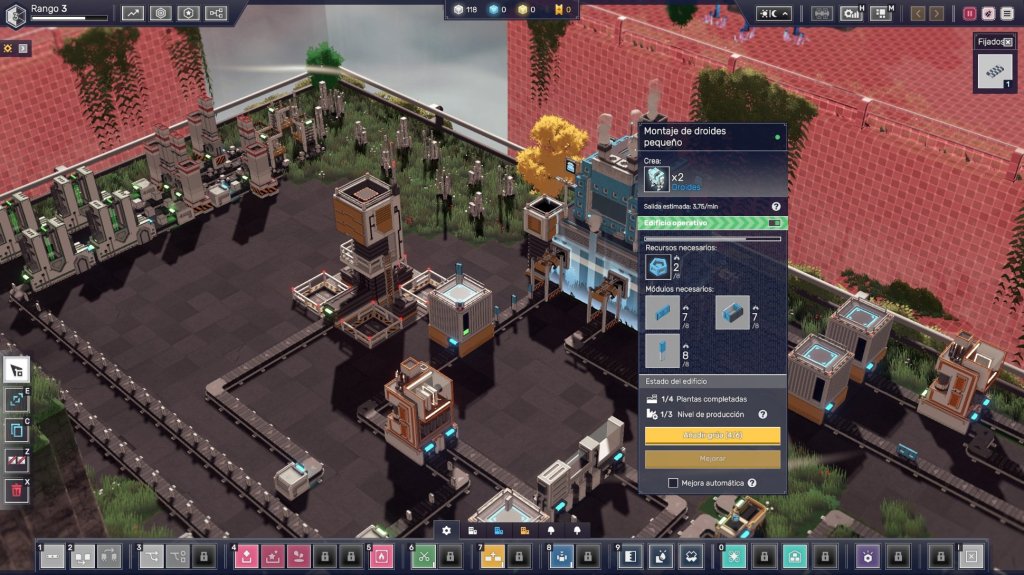Select the pinned conveyor belt item
The image size is (1024, 575).
point(994,72)
